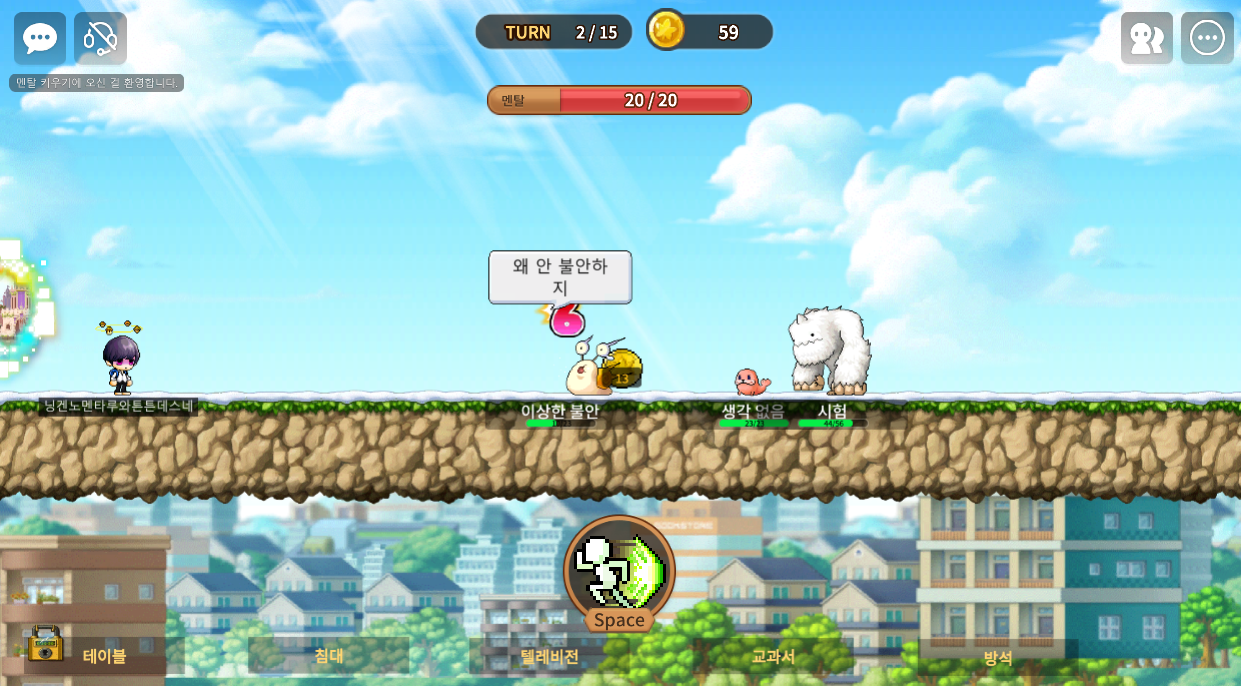Select the 방석 slot

click(x=997, y=657)
